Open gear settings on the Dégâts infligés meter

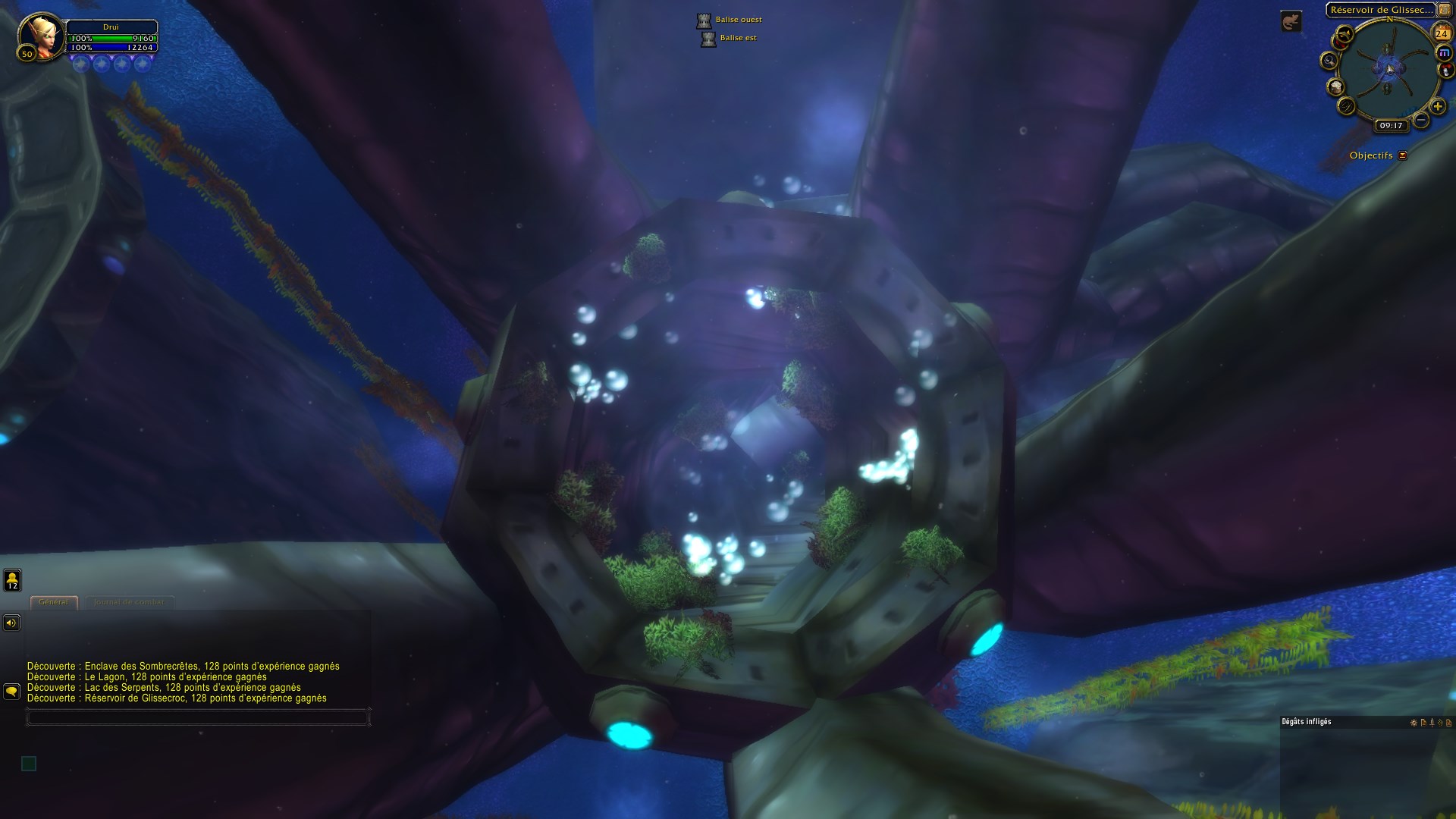pyautogui.click(x=1414, y=723)
